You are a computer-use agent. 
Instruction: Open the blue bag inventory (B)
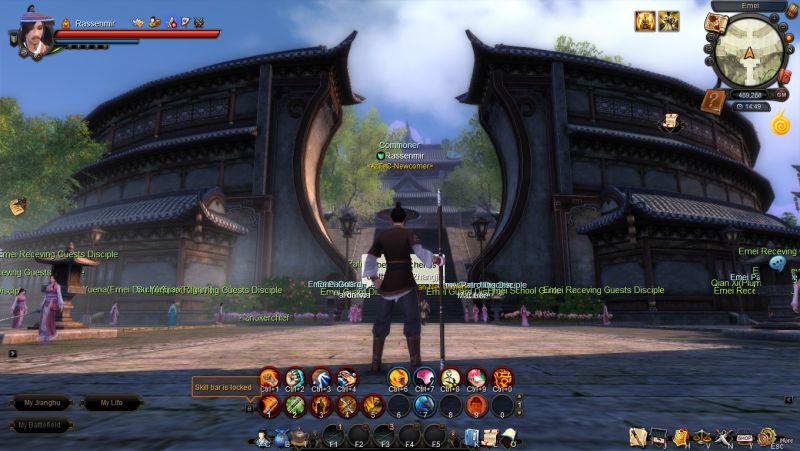pos(282,438)
